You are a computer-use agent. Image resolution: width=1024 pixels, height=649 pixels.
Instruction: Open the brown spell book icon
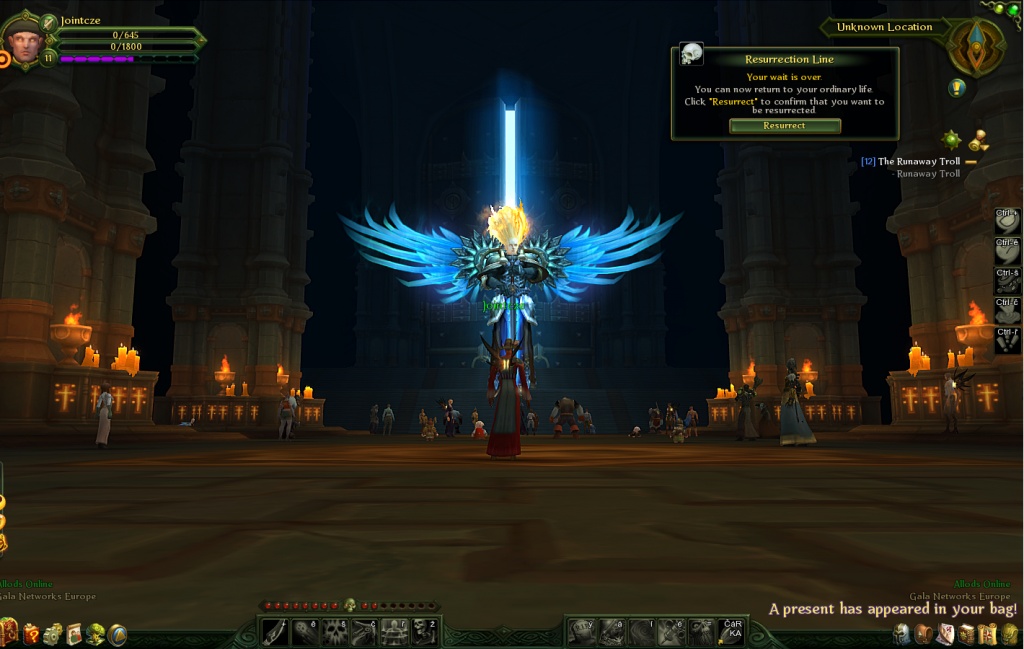[x=966, y=633]
